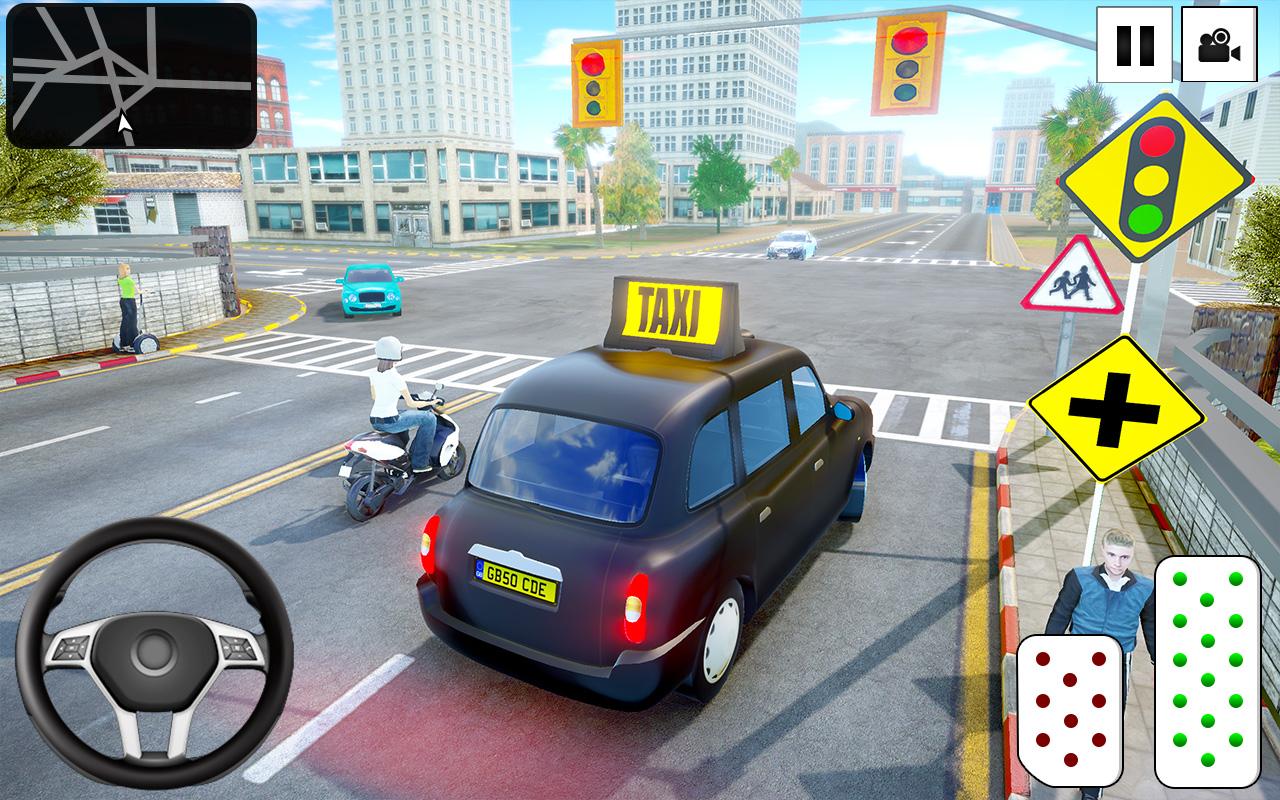Tap the steering wheel control
The width and height of the screenshot is (1280, 800).
154,651
